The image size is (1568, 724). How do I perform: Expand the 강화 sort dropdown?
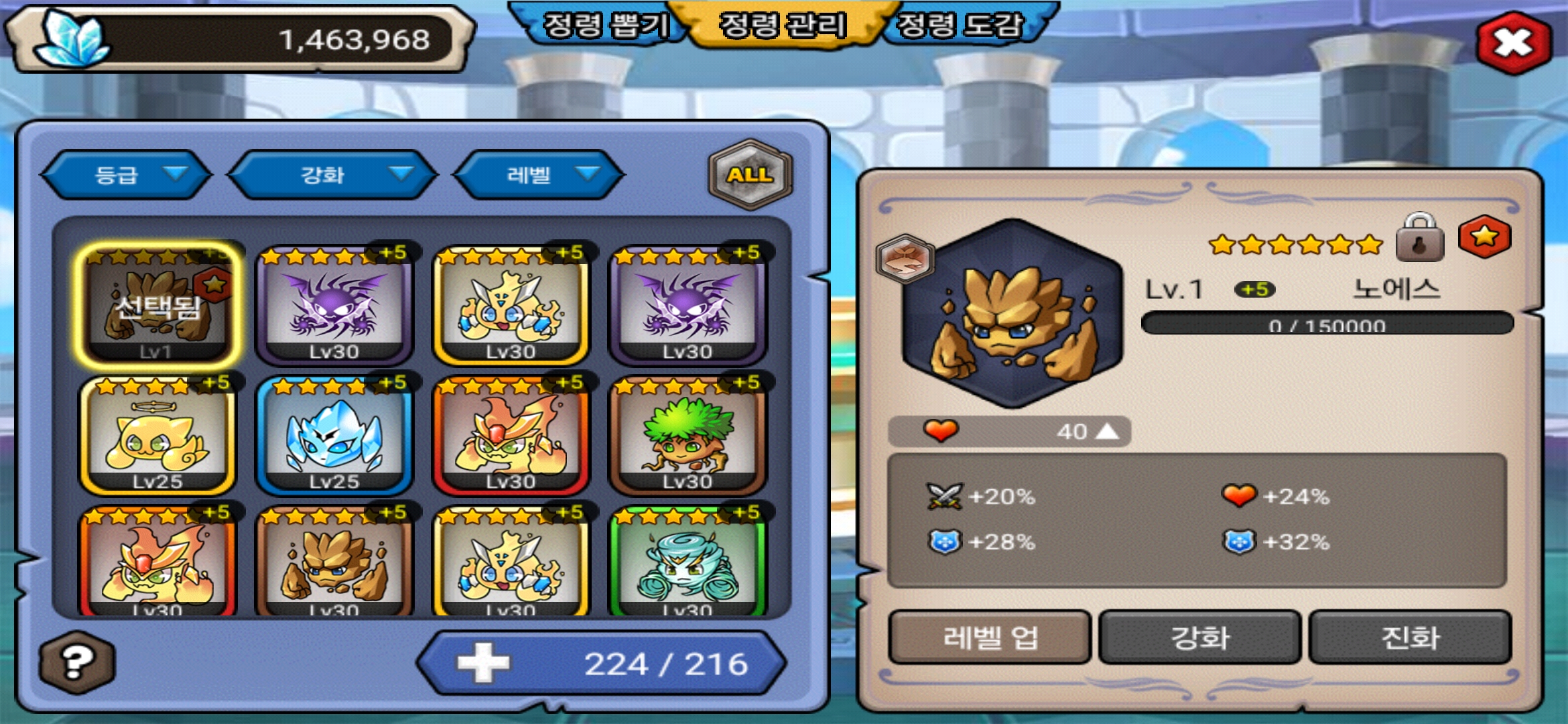(333, 175)
